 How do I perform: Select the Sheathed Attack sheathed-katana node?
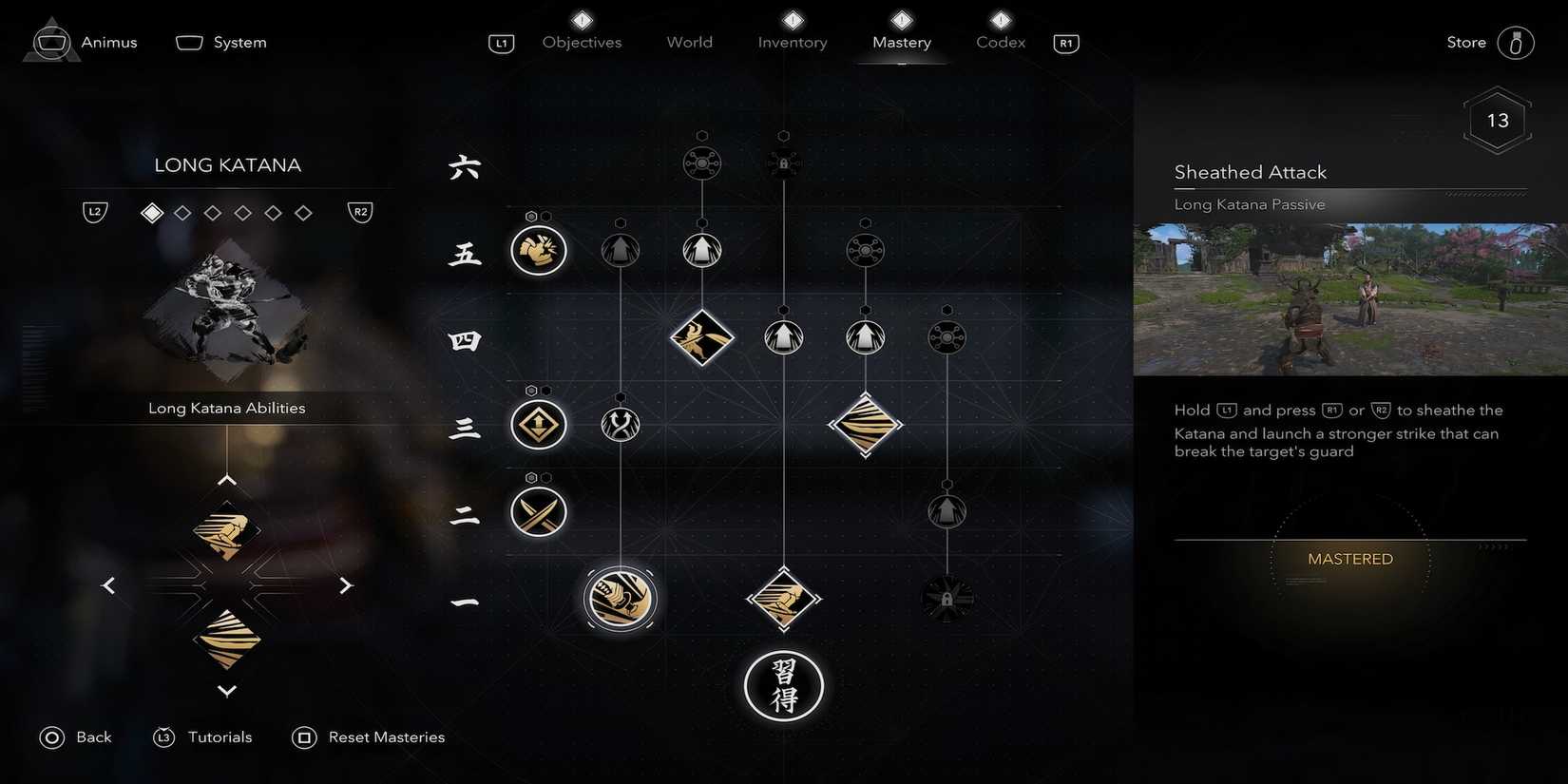[620, 599]
